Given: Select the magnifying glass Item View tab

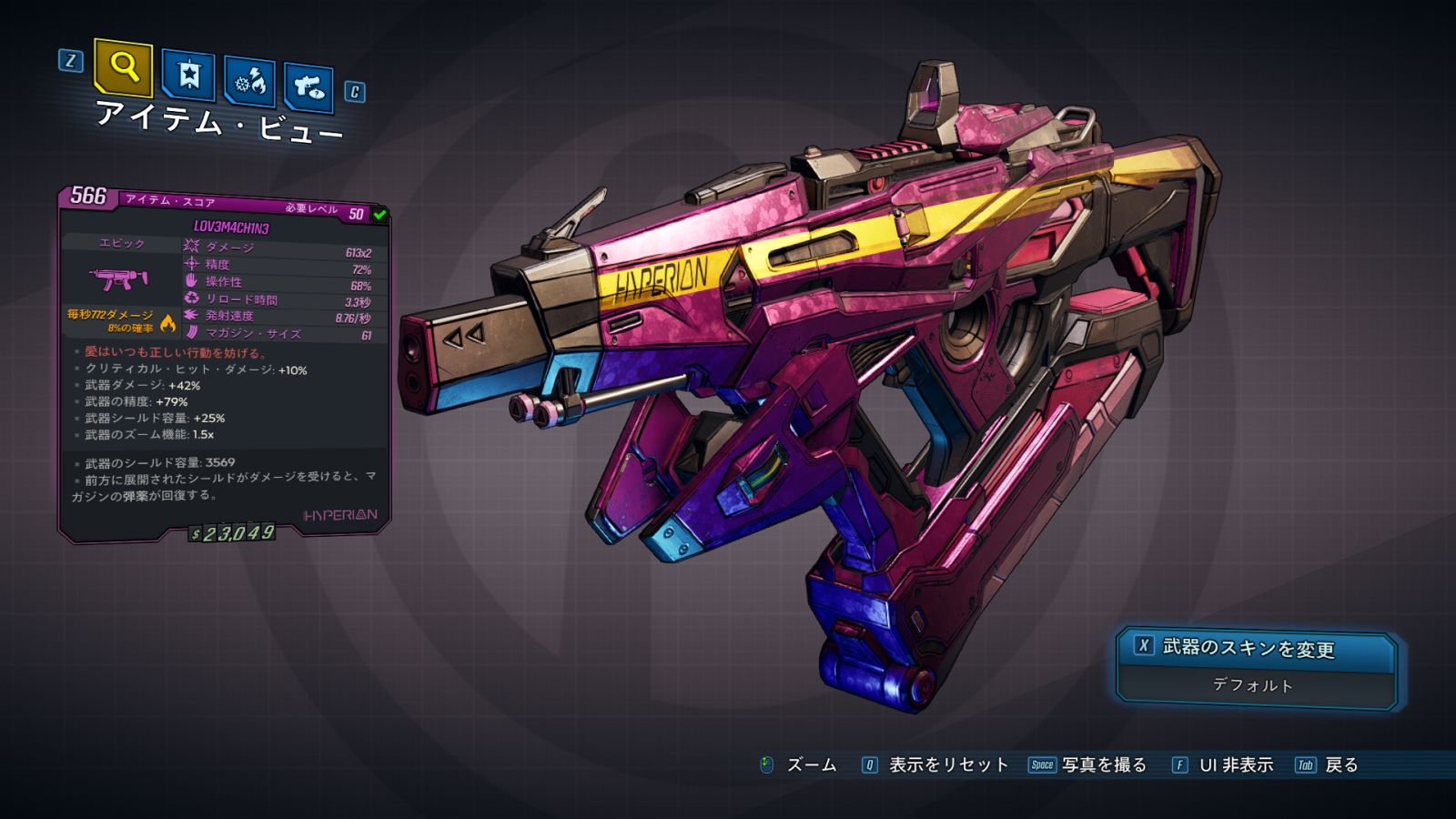Looking at the screenshot, I should coord(123,67).
